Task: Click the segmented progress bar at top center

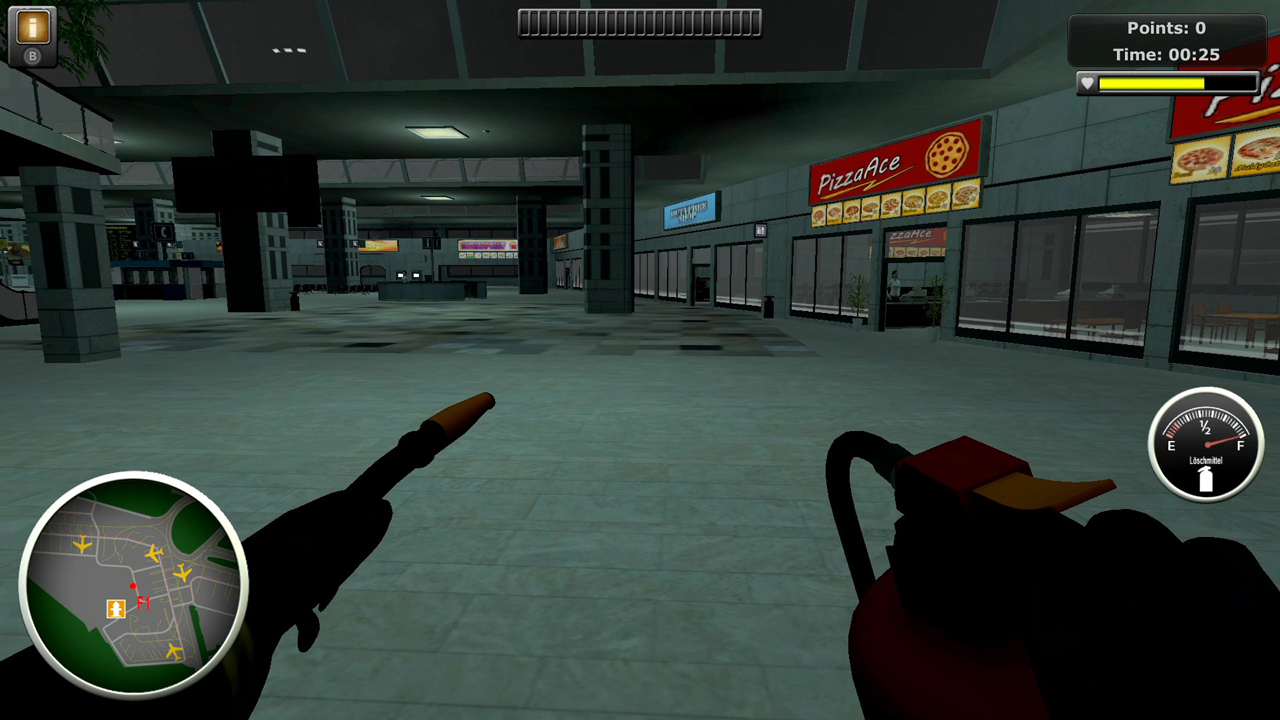Action: 639,22
